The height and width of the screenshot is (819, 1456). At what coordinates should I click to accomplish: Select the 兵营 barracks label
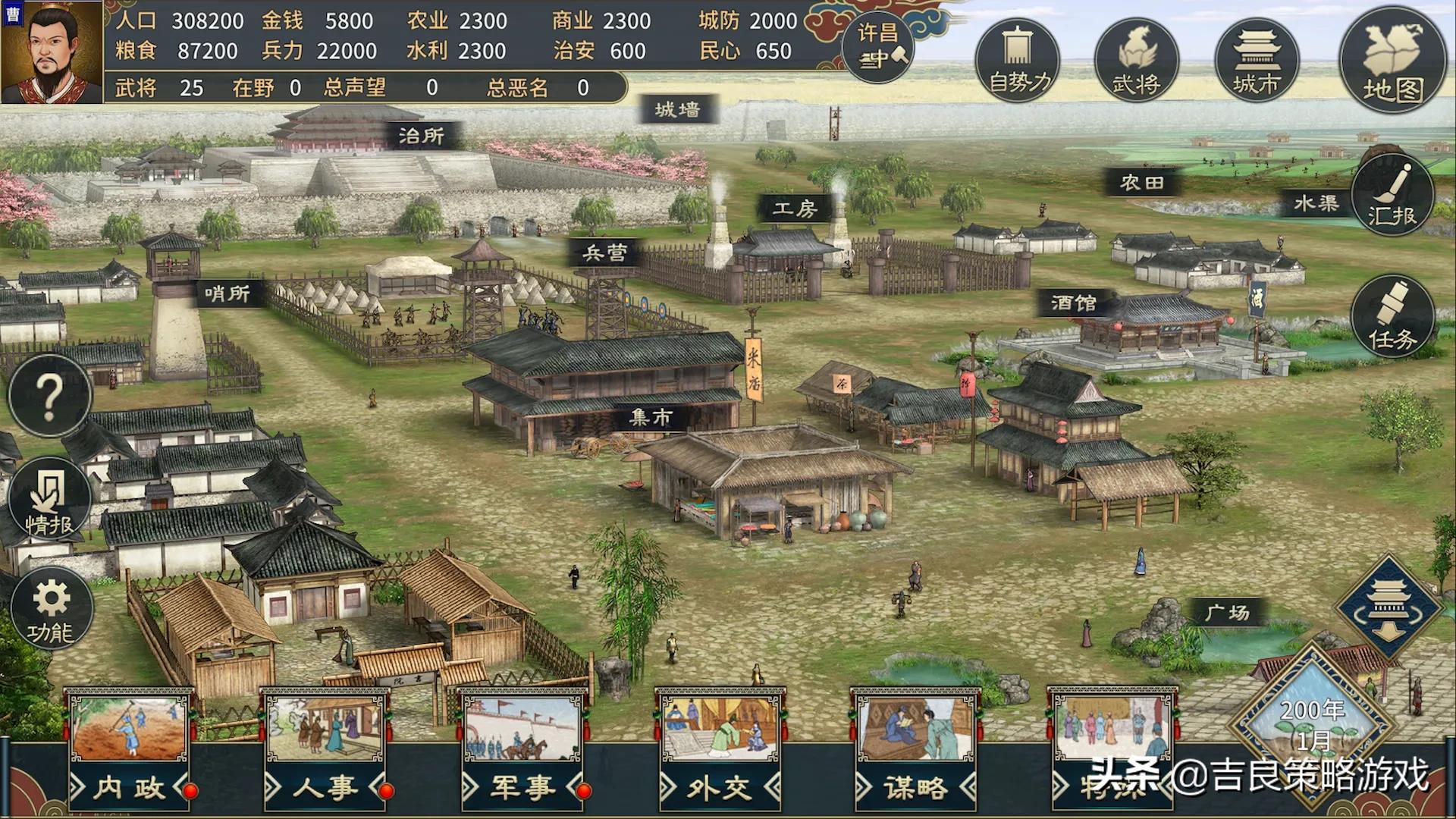(x=604, y=253)
